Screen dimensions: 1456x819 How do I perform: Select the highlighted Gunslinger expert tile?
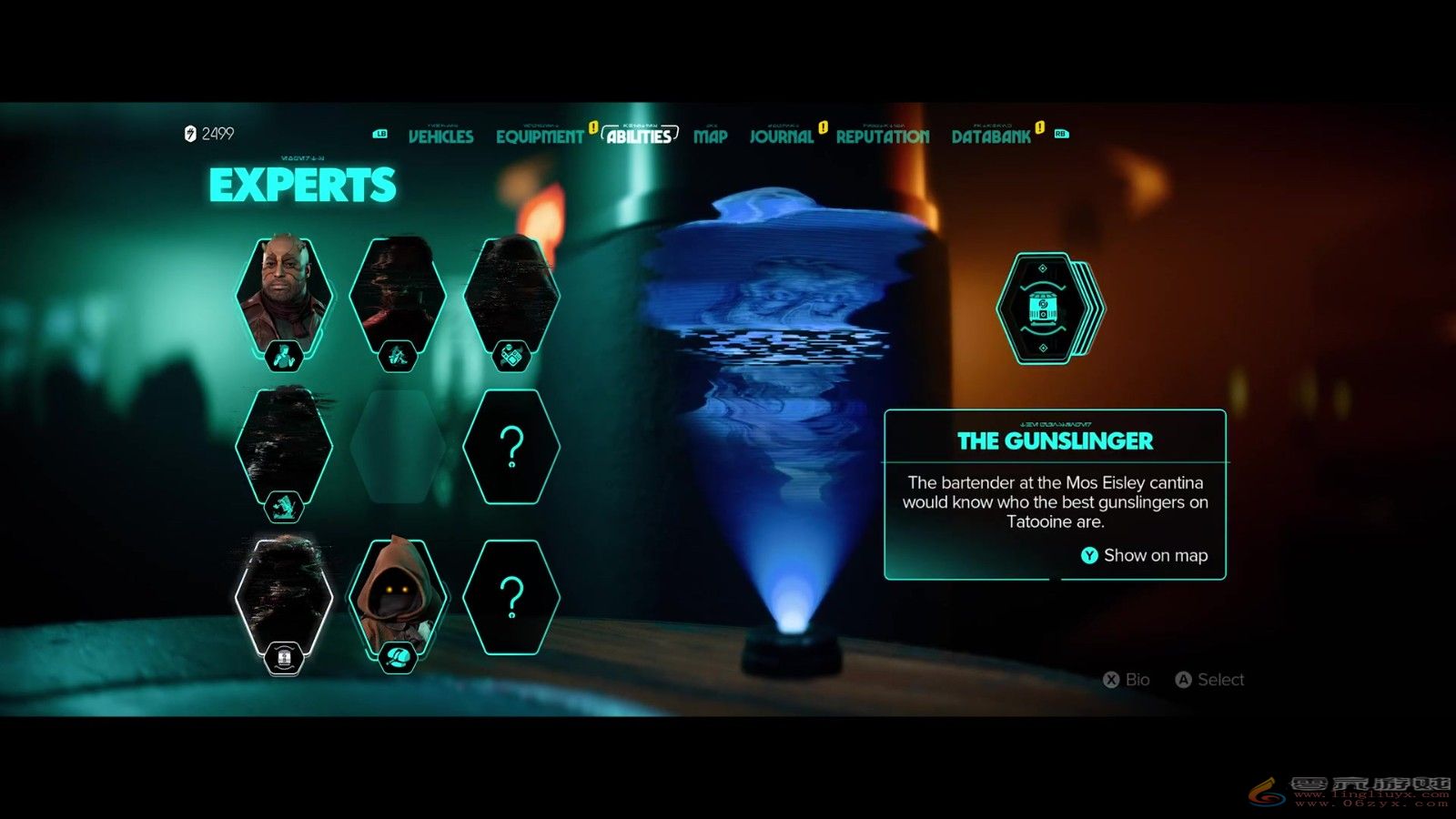coord(284,599)
